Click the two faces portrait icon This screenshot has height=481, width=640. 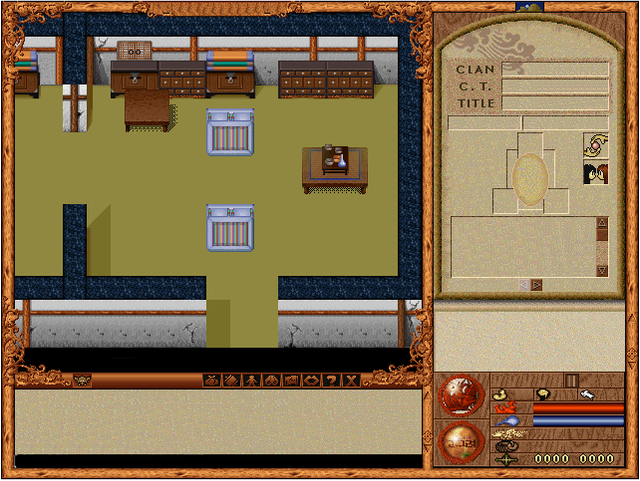596,174
